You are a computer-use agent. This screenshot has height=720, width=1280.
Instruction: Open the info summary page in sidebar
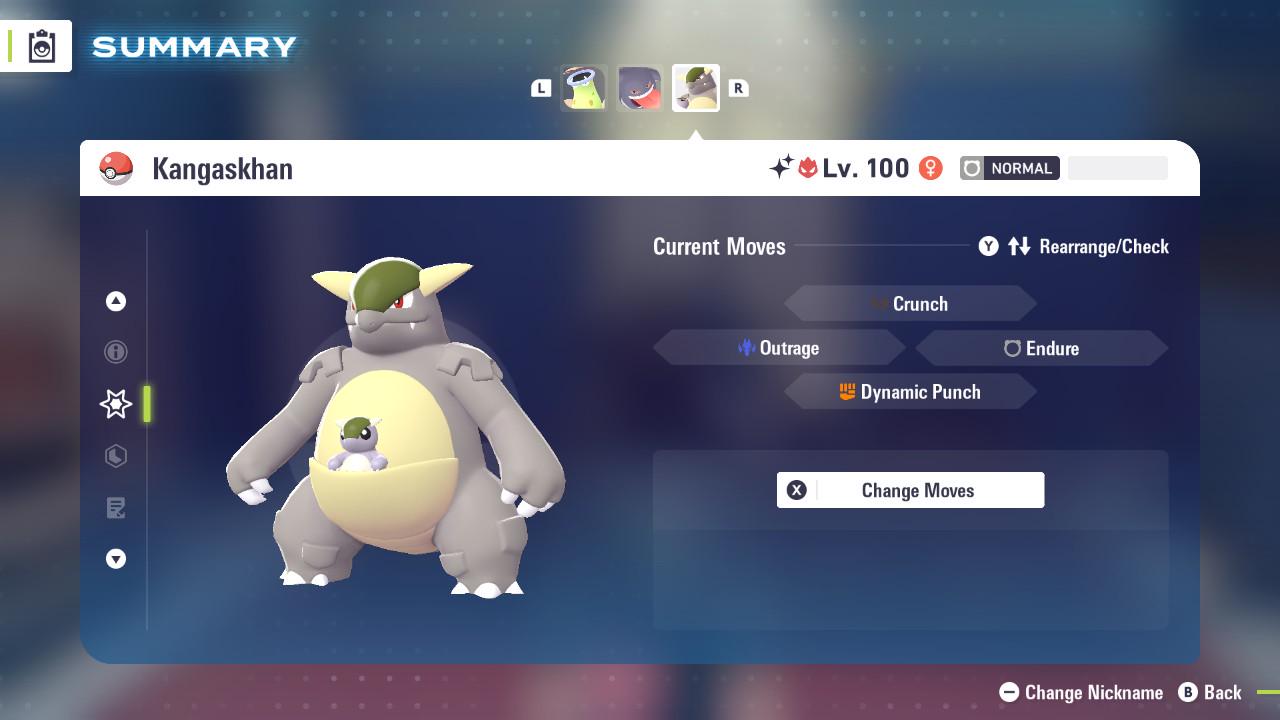116,352
